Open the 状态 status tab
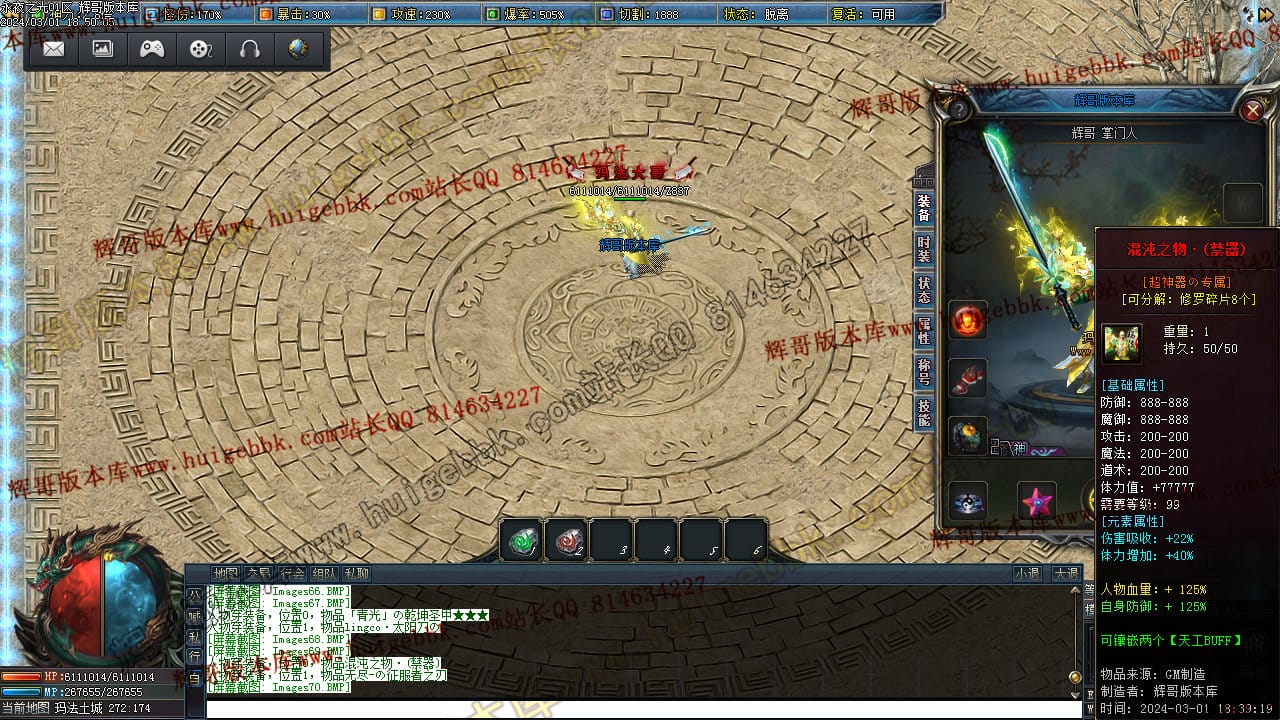The image size is (1280, 720). [924, 290]
